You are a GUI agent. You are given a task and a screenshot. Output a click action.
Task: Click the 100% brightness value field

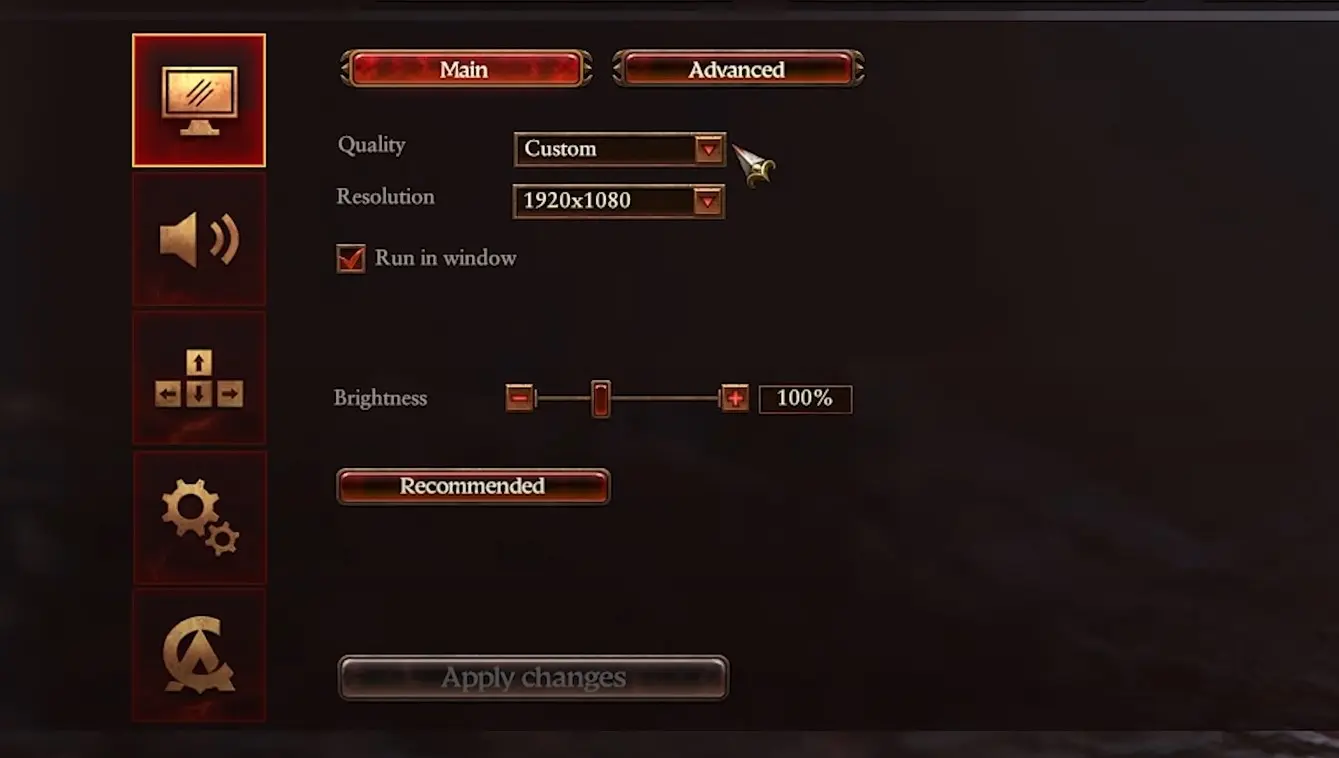tap(805, 398)
